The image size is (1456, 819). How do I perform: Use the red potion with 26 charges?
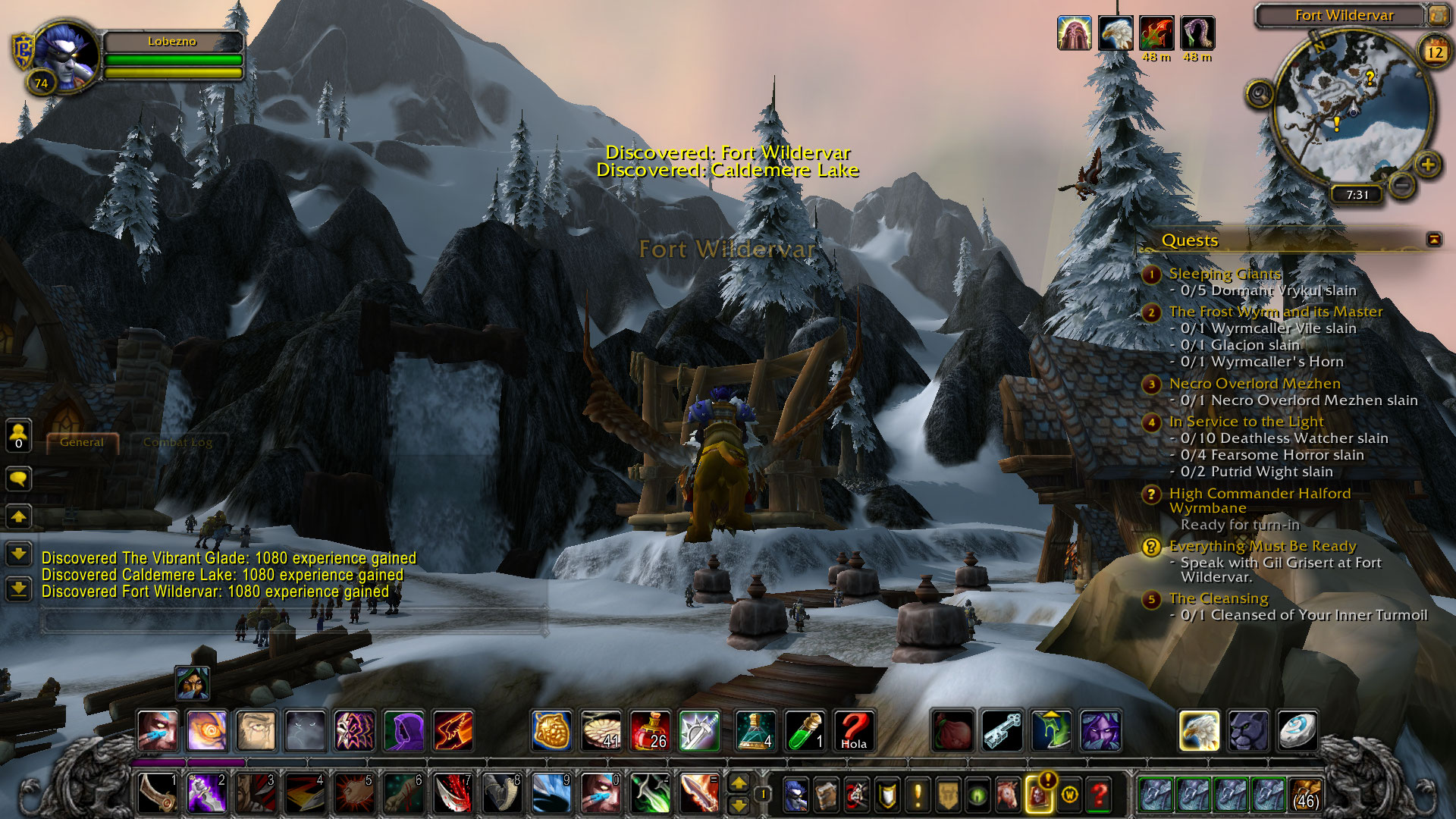pos(650,731)
